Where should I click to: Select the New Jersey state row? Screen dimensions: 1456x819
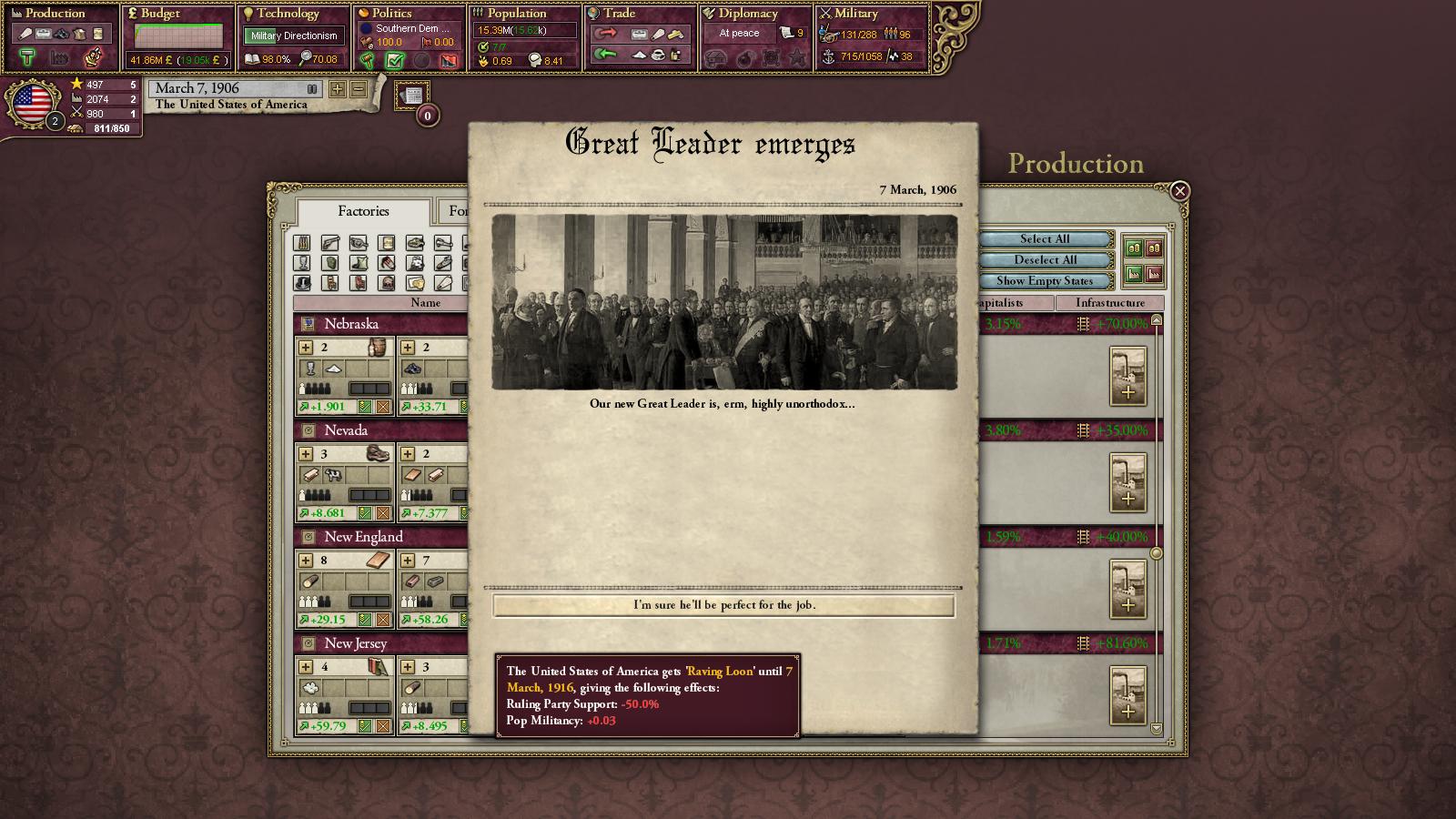[x=356, y=643]
